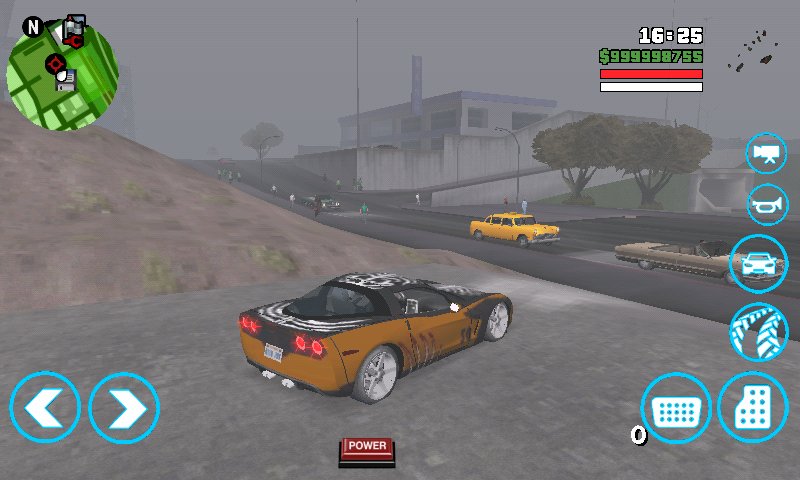Tap the car icon button
800x480 pixels.
[x=759, y=264]
